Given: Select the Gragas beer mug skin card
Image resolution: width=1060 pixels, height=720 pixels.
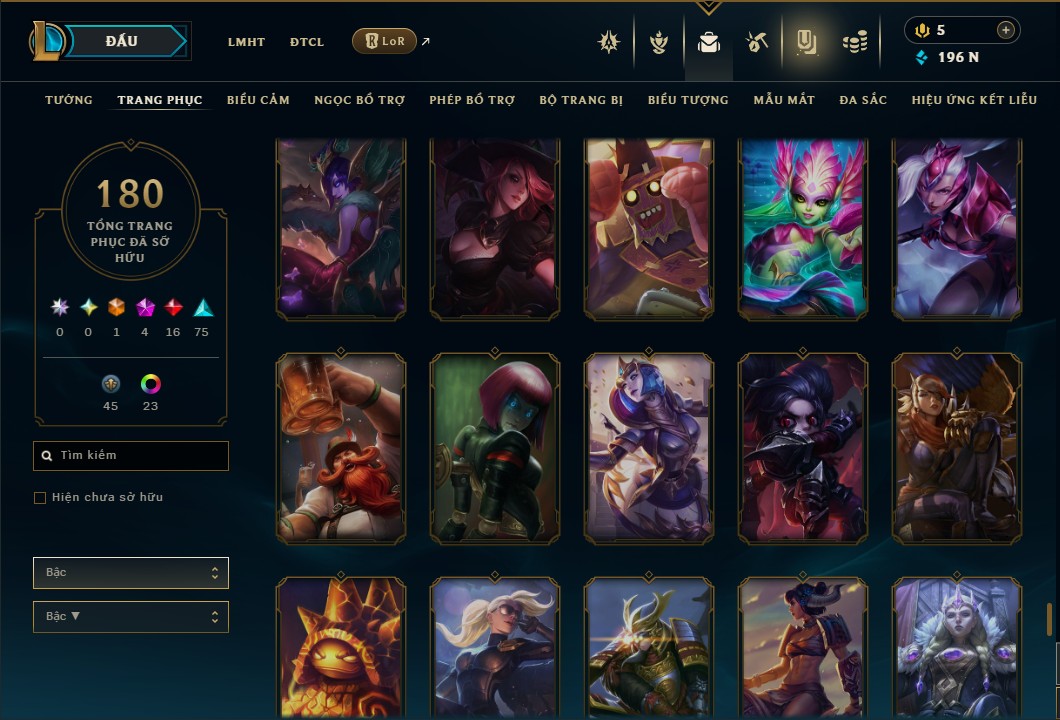Looking at the screenshot, I should point(341,448).
